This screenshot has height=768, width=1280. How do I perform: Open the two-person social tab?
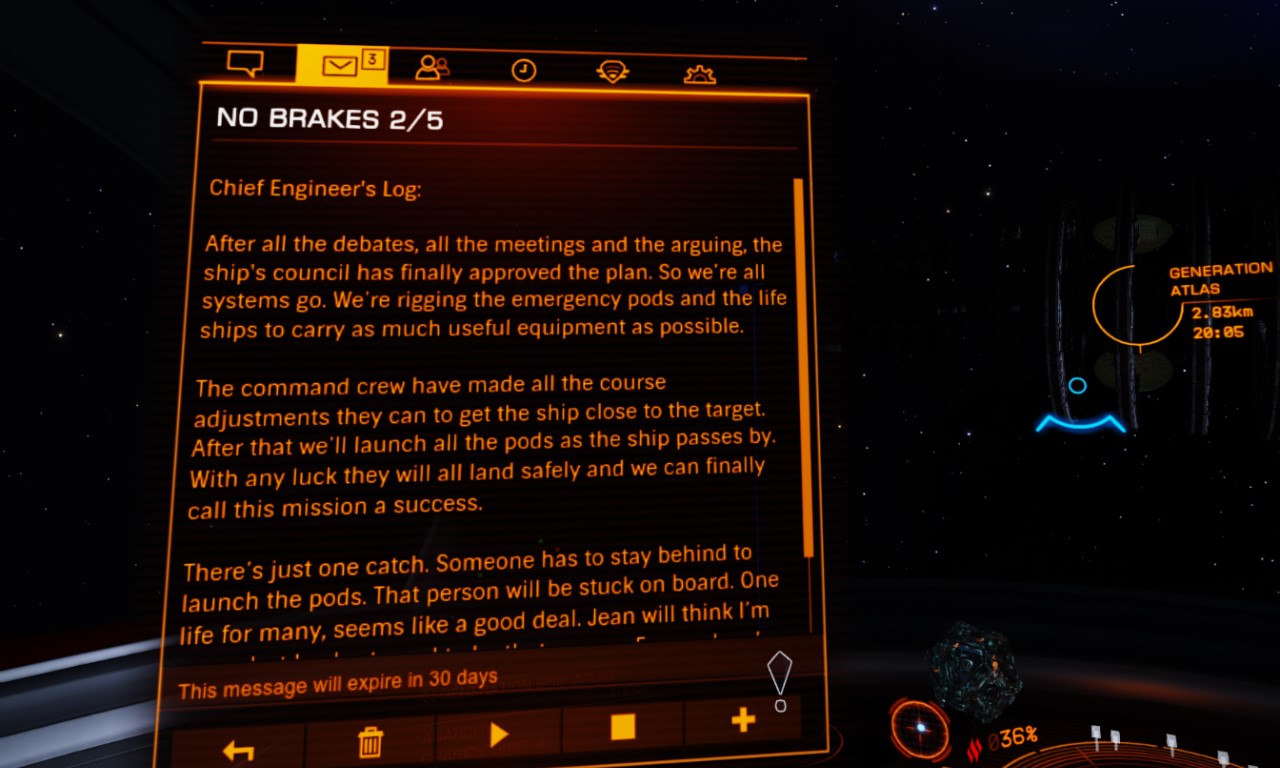[432, 68]
